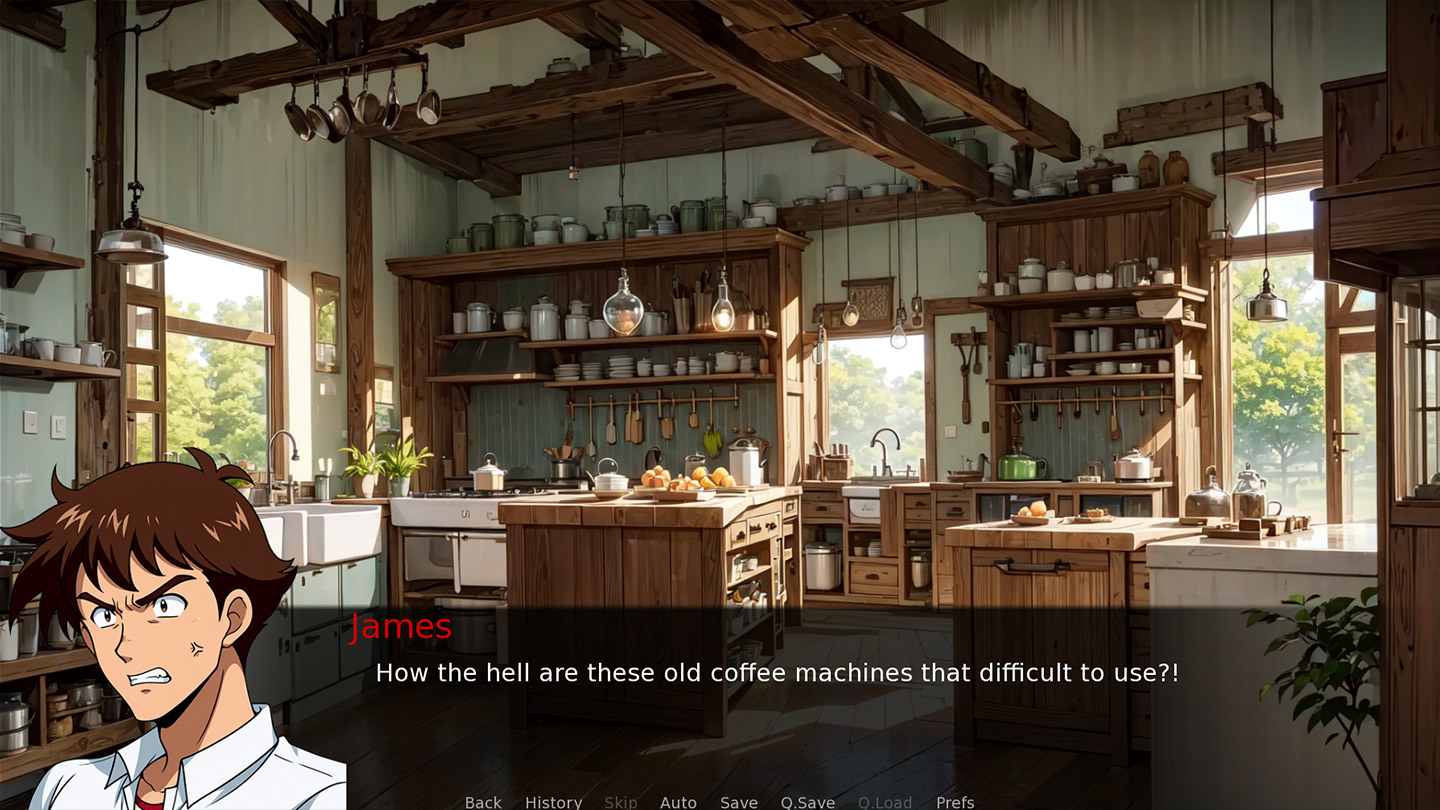Open the Save menu
This screenshot has height=810, width=1440.
point(738,802)
